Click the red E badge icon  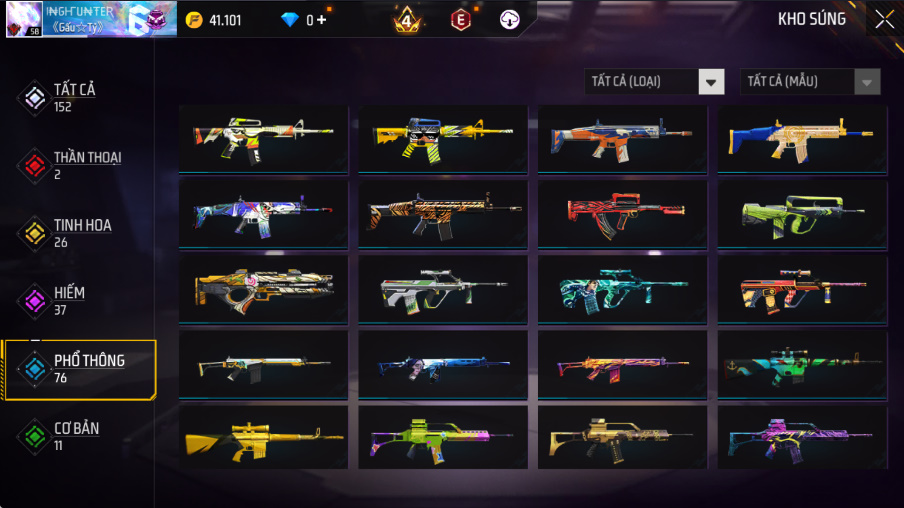tap(460, 19)
